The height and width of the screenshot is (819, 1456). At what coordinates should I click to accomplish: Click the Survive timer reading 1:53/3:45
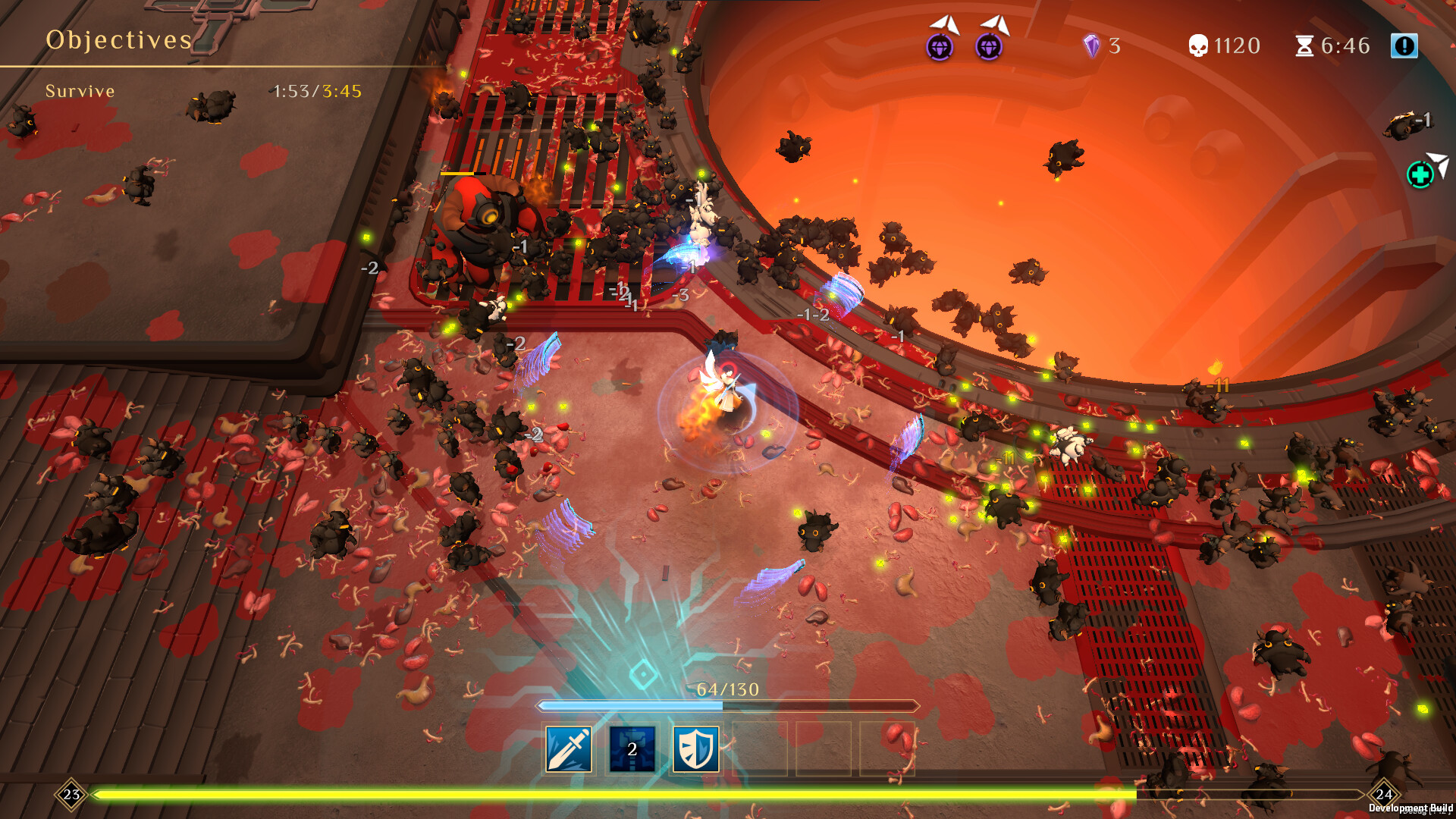click(316, 91)
